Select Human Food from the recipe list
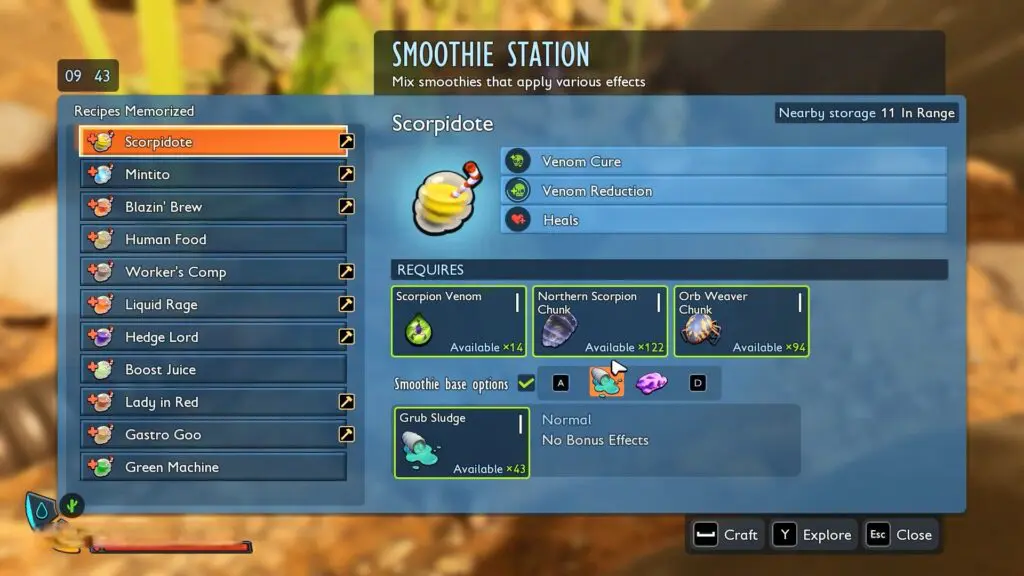This screenshot has width=1024, height=576. [x=213, y=240]
